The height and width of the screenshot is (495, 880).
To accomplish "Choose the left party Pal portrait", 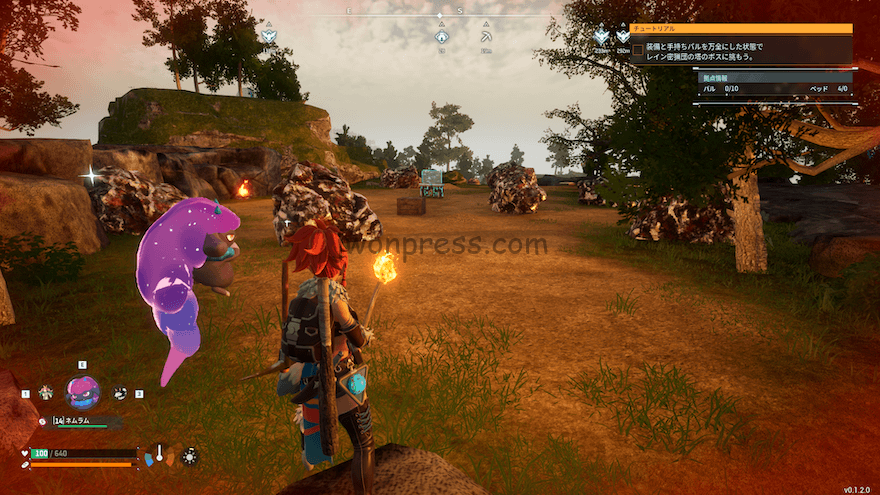I will point(45,393).
